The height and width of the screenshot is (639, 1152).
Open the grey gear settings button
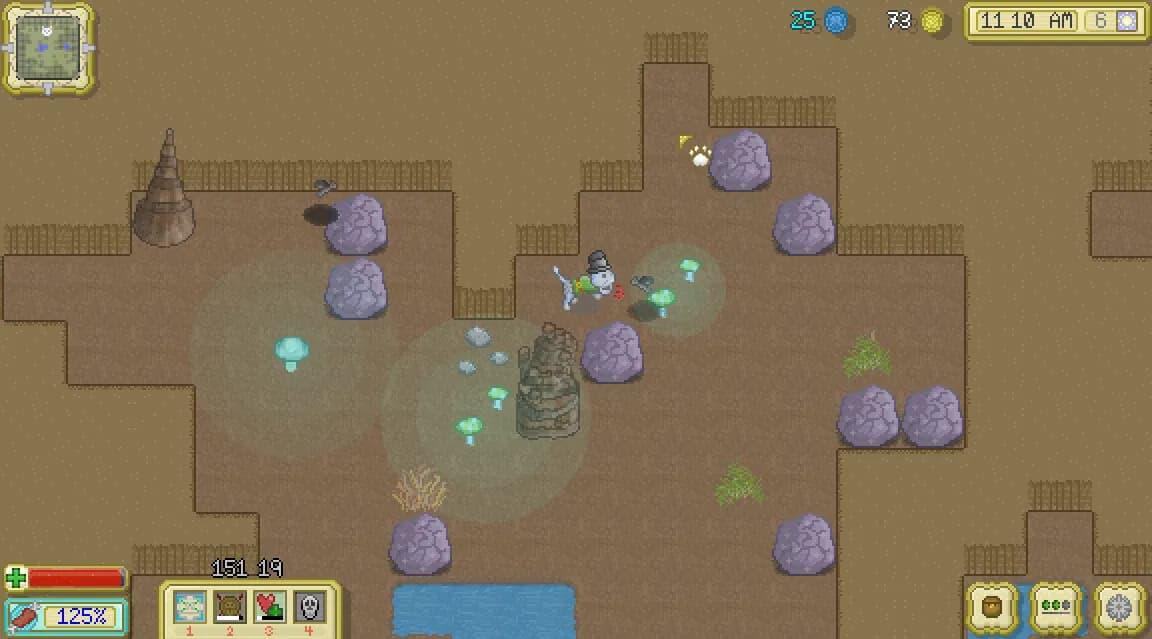[x=1119, y=607]
